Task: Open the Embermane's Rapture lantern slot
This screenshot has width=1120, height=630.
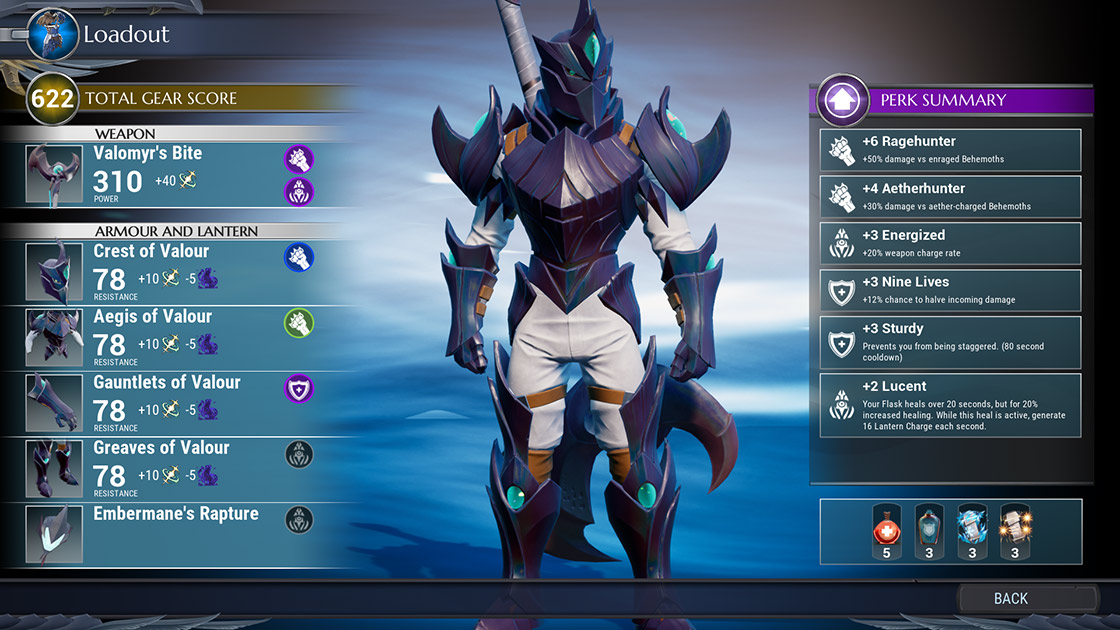Action: point(170,534)
